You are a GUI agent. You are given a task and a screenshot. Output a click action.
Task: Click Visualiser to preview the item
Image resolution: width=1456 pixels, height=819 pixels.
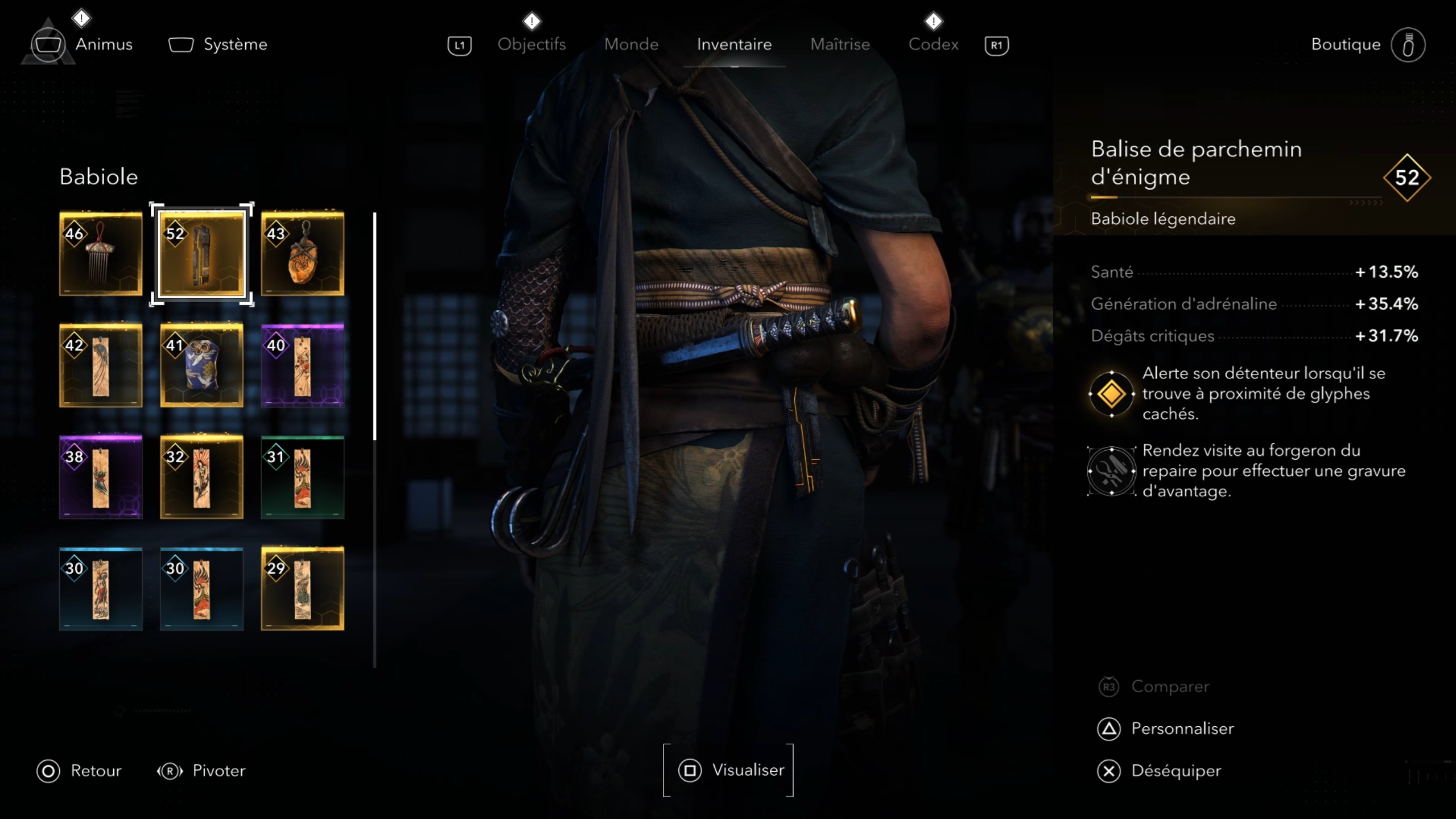pyautogui.click(x=729, y=770)
